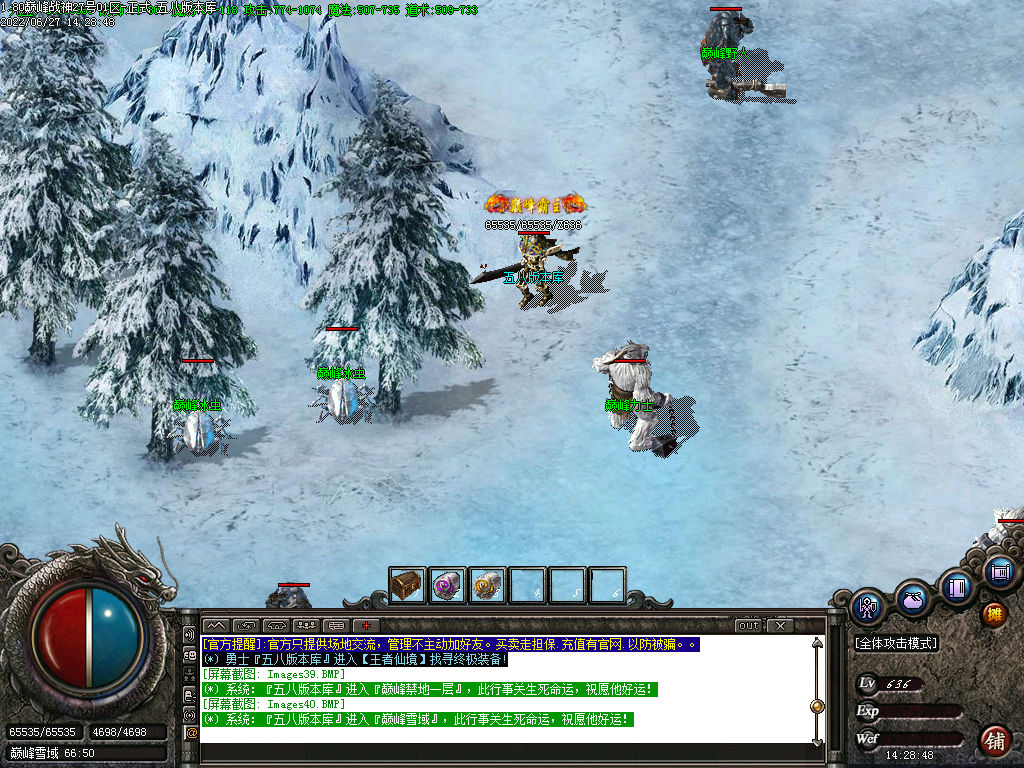Image resolution: width=1024 pixels, height=768 pixels.
Task: Close the chat panel with the X button
Action: (x=779, y=626)
